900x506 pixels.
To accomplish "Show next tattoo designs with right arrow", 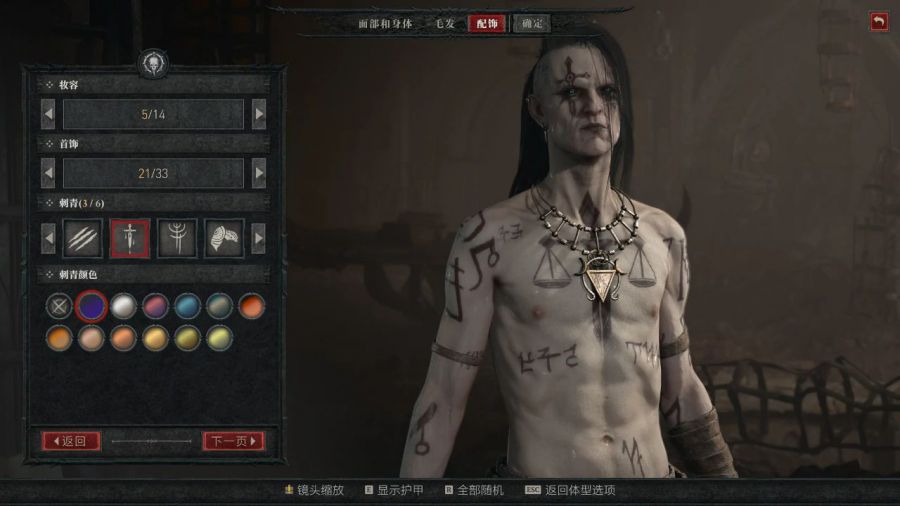I will click(259, 238).
